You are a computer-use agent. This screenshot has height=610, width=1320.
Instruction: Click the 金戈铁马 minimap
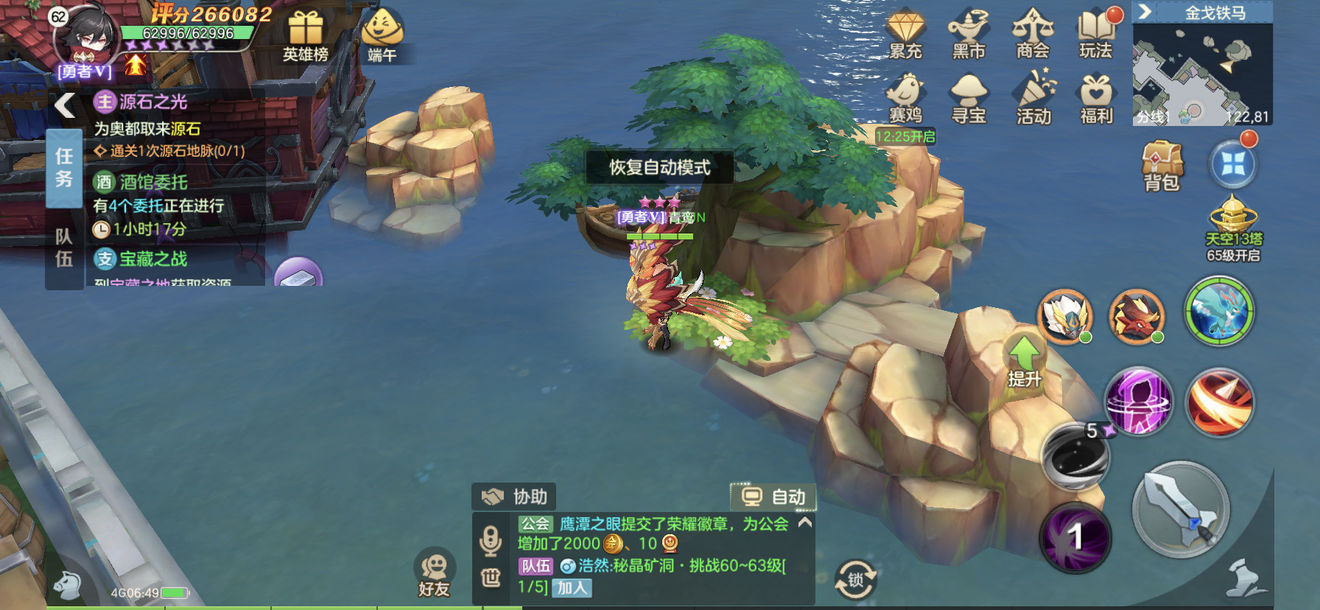pos(1201,72)
